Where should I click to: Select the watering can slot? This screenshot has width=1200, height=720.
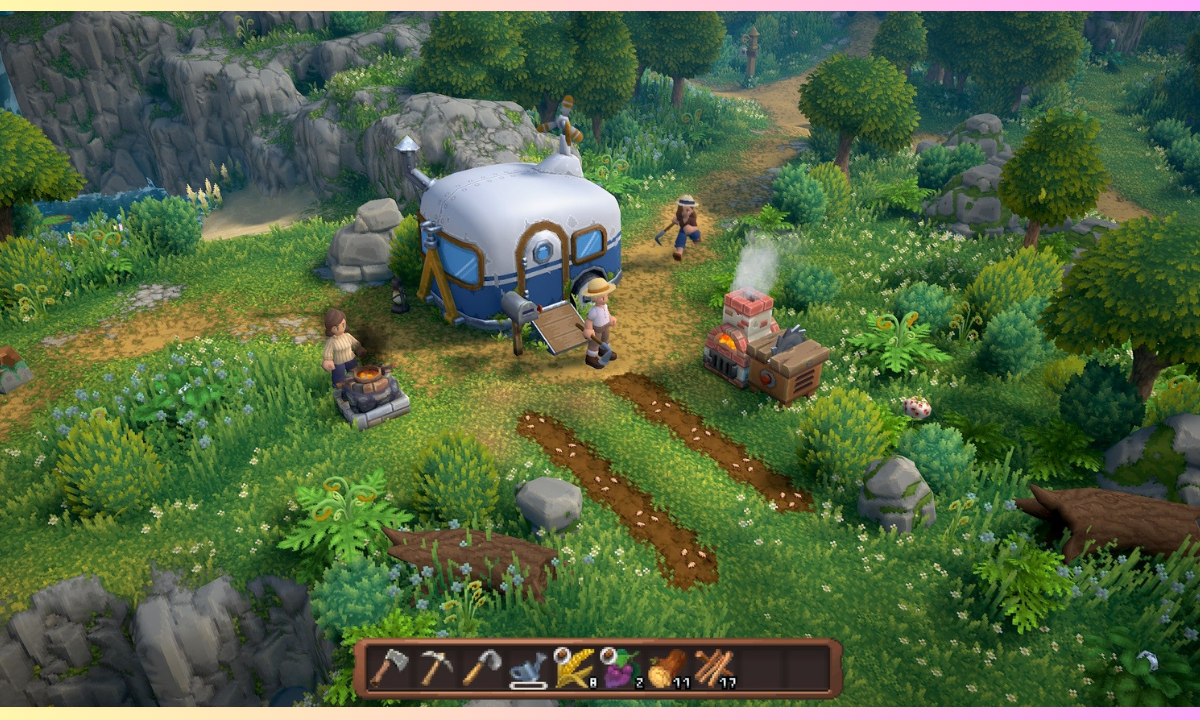[x=527, y=669]
